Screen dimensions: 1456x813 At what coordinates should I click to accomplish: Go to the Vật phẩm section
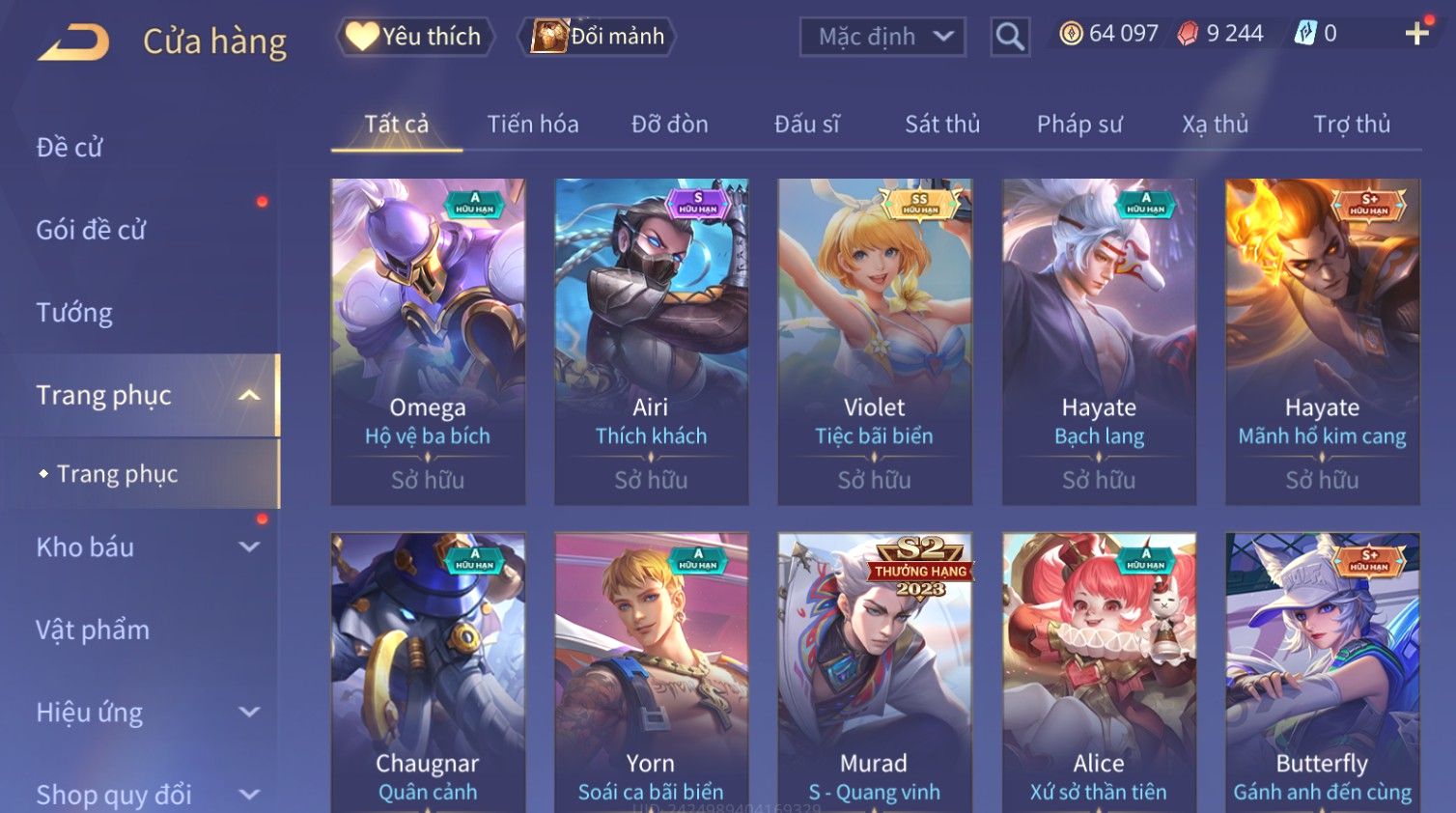click(x=93, y=631)
